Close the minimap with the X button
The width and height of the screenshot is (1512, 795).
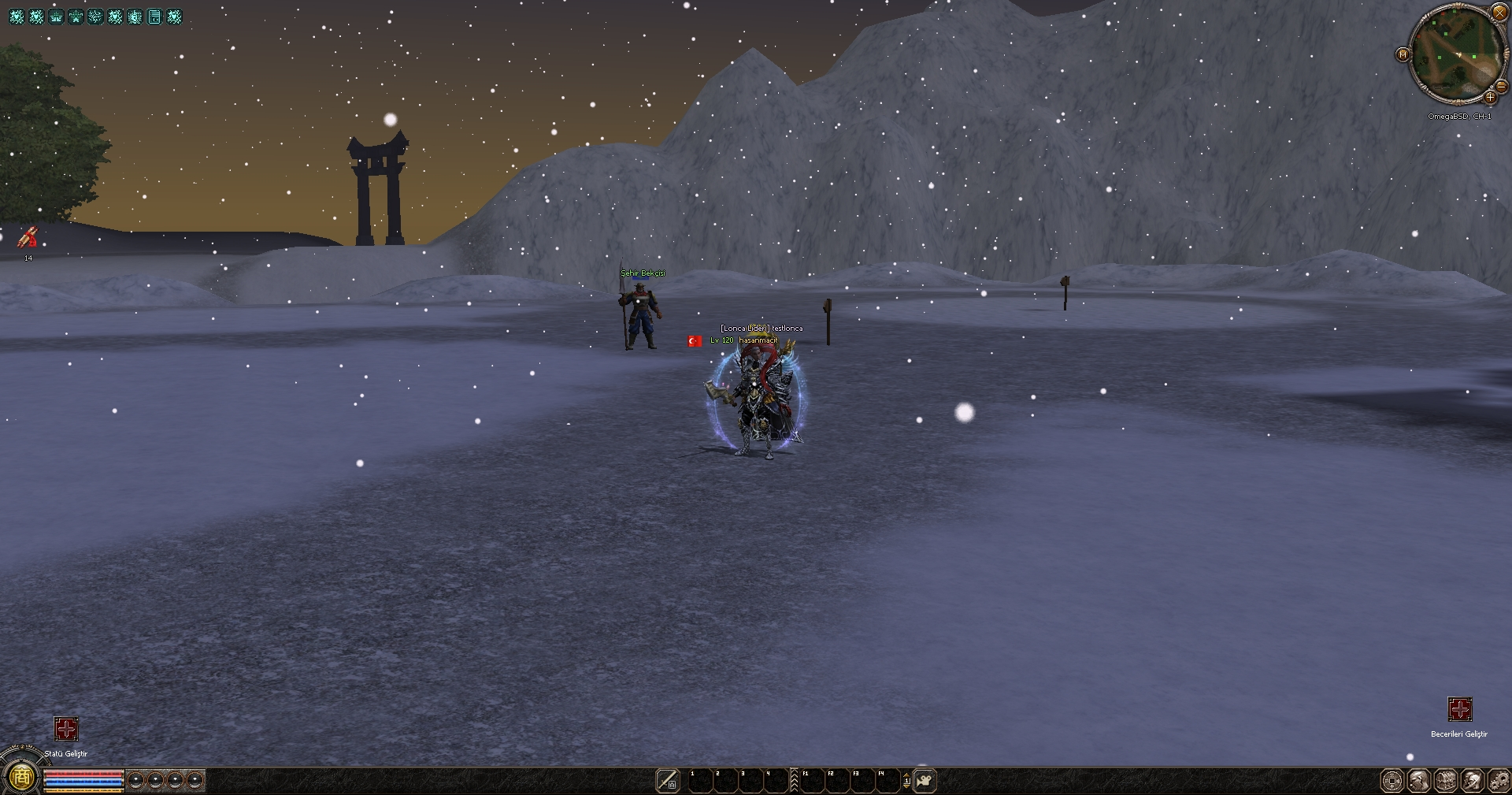pyautogui.click(x=1499, y=13)
